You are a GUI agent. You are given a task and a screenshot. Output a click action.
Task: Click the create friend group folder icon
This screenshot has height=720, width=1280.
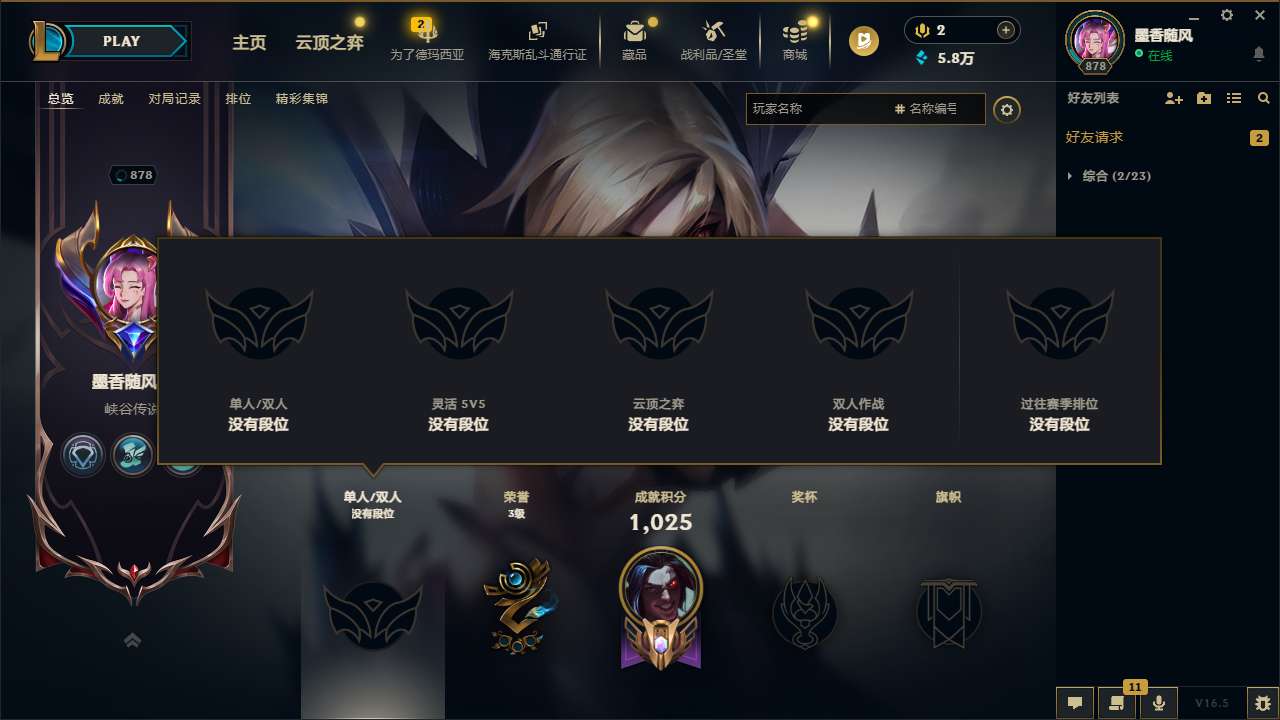point(1202,98)
